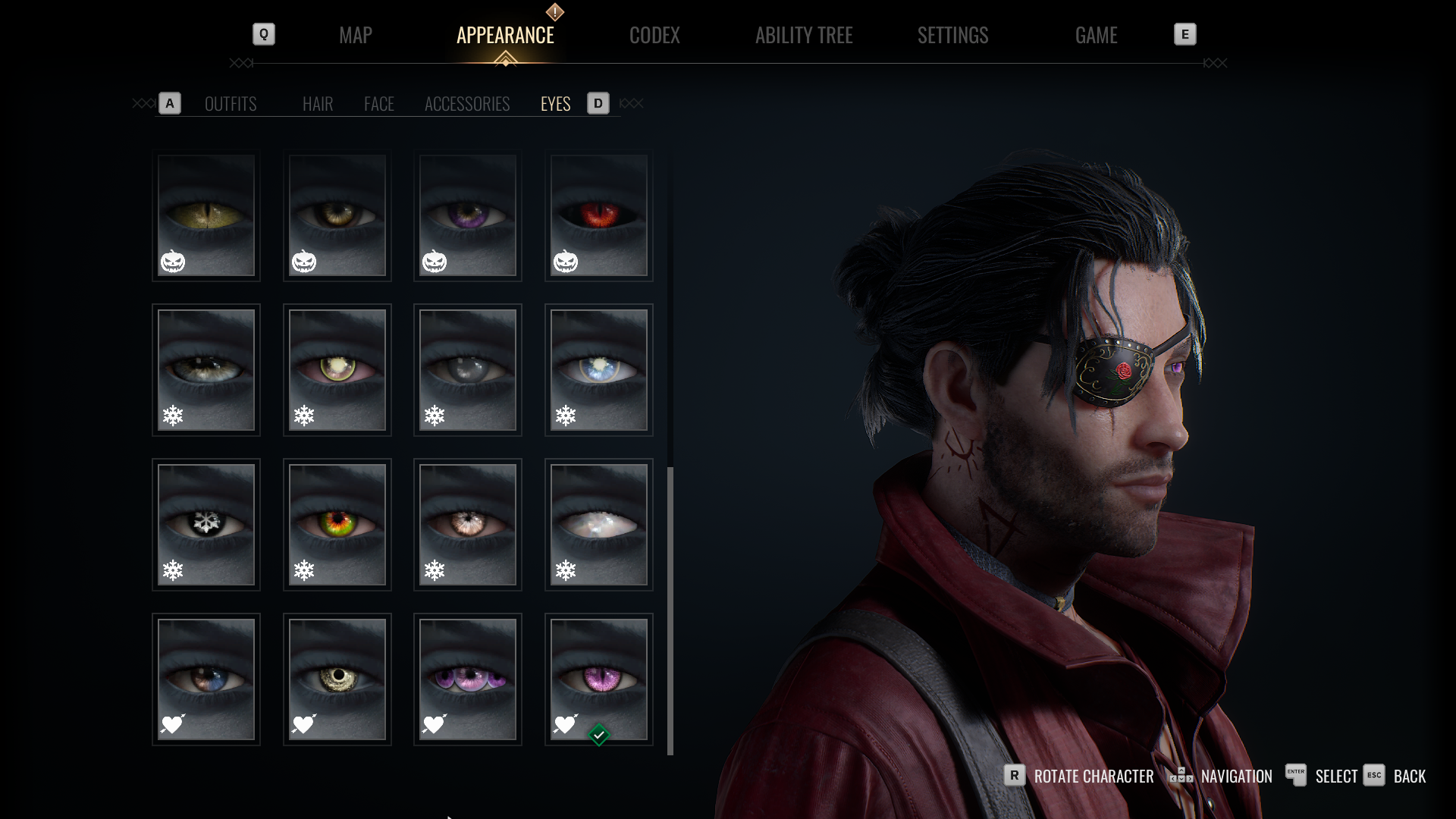Screen dimensions: 1456x819
Task: Select the green and orange winter eye
Action: click(337, 525)
